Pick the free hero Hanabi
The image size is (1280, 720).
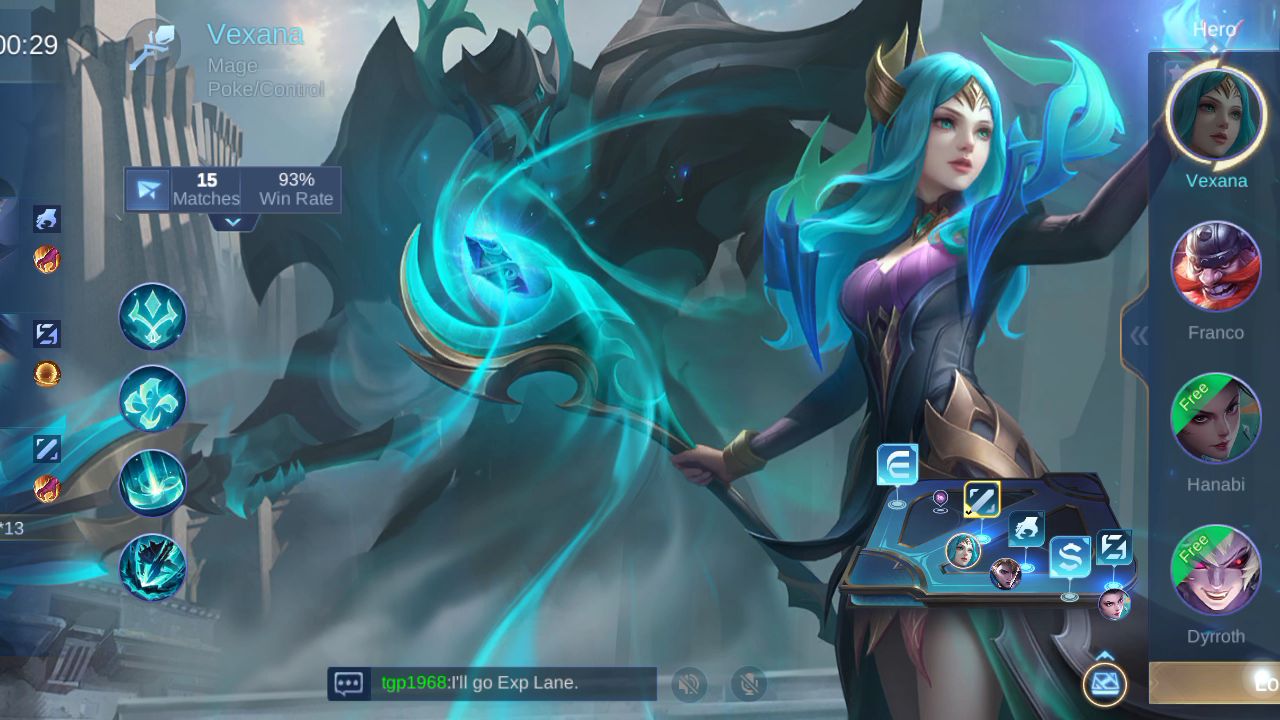click(1215, 419)
